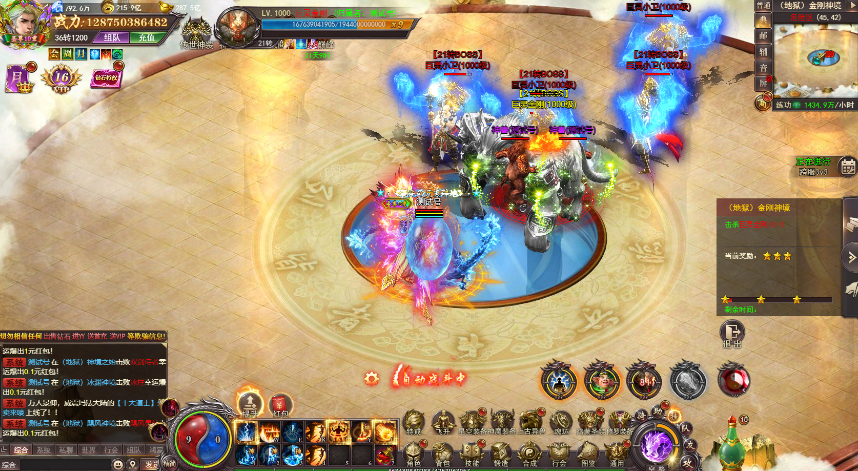
Task: Click the 音 sound toggle beside the minimap
Action: (764, 69)
